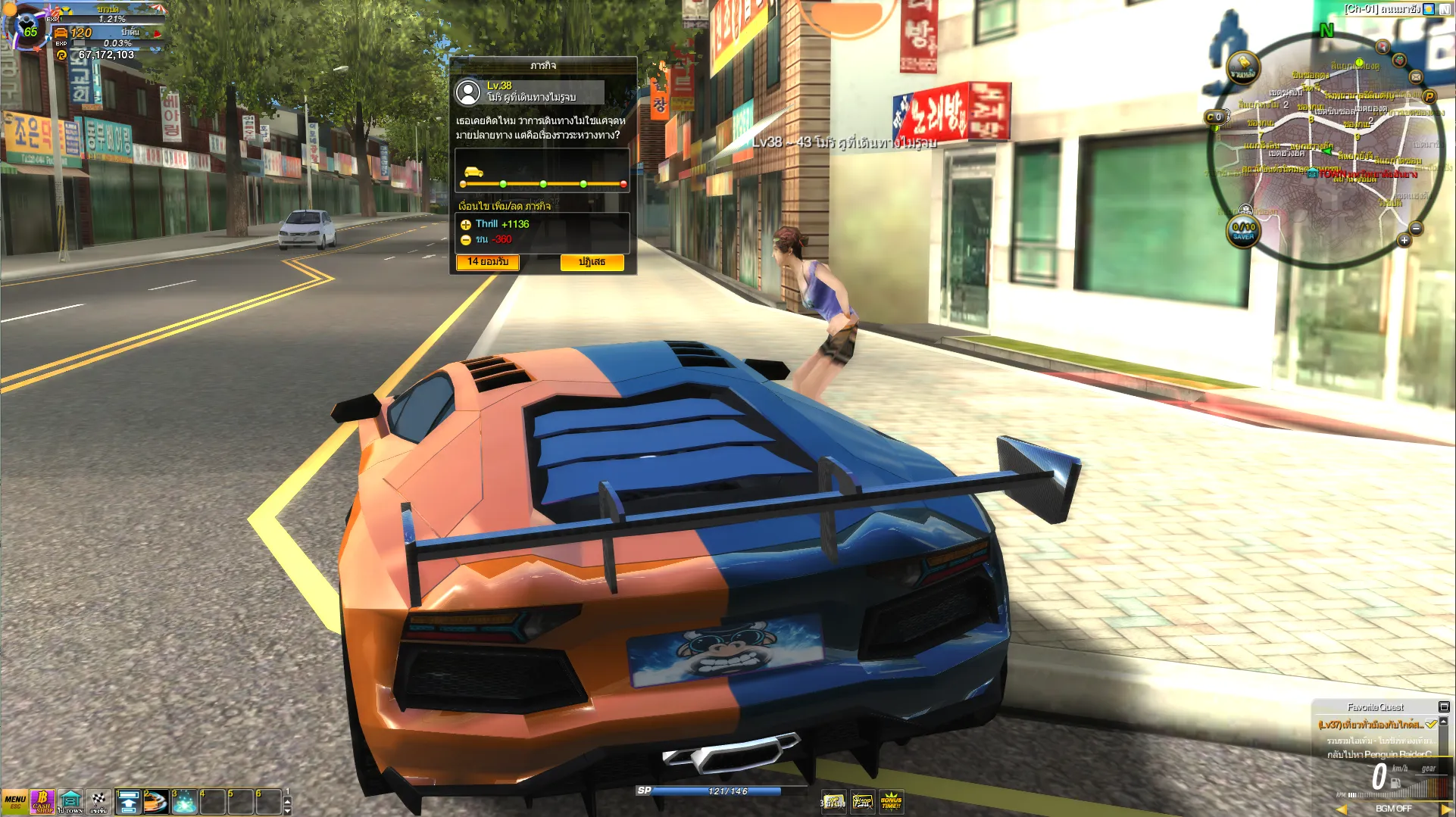This screenshot has width=1456, height=817.
Task: Activate hotbar slot 1 blue arrow skill
Action: click(128, 802)
